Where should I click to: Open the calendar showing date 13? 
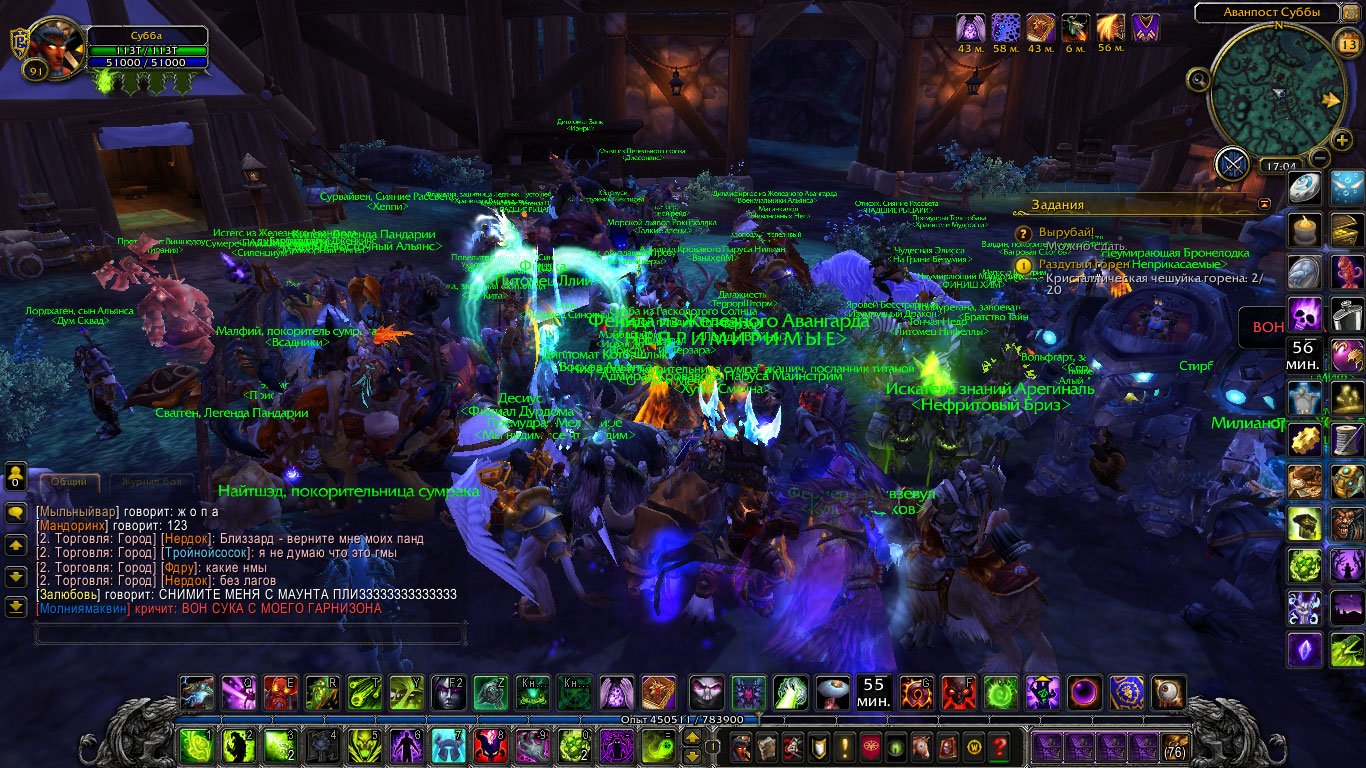pyautogui.click(x=1349, y=44)
